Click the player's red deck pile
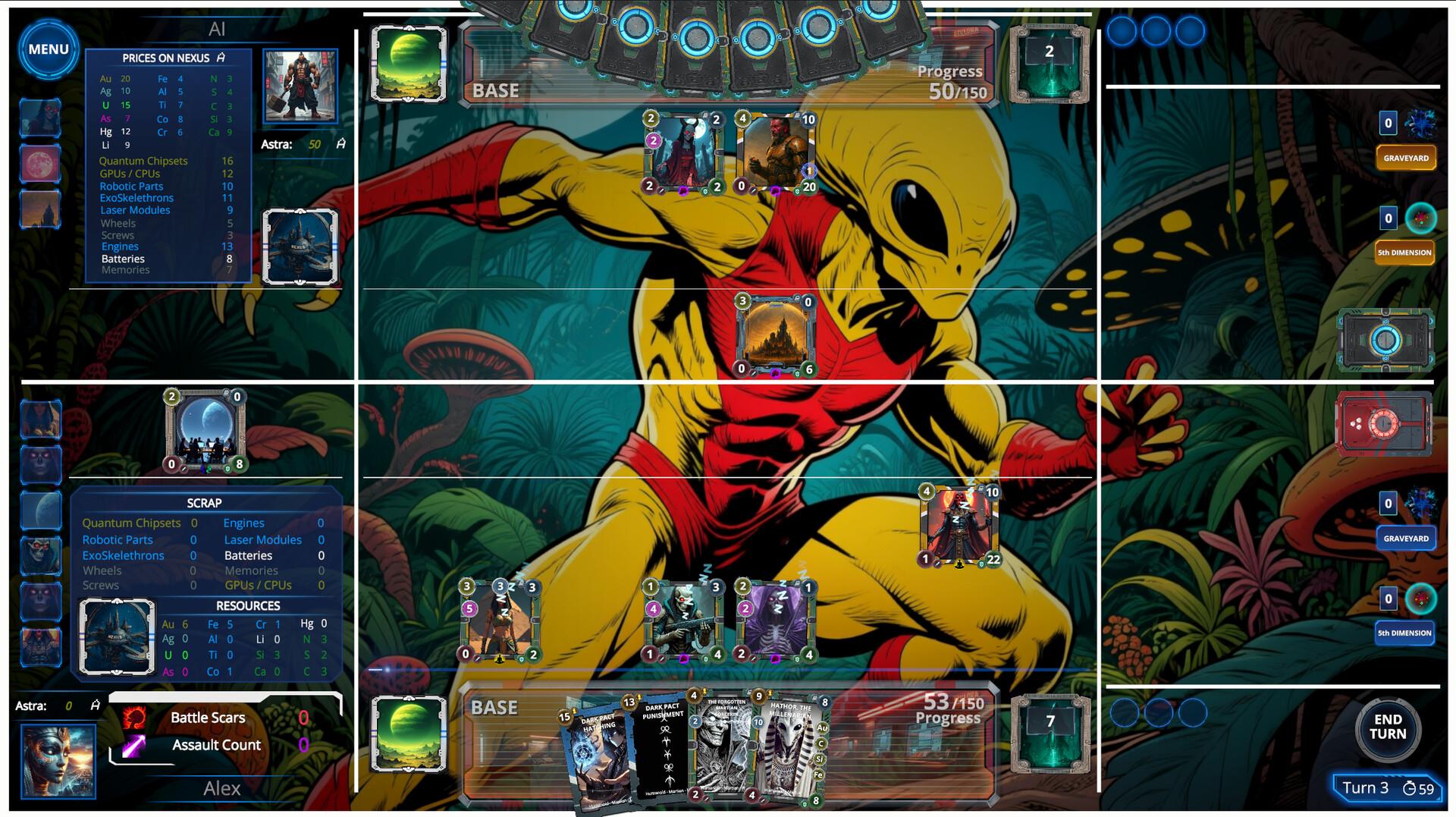The height and width of the screenshot is (817, 1456). pos(1384,423)
